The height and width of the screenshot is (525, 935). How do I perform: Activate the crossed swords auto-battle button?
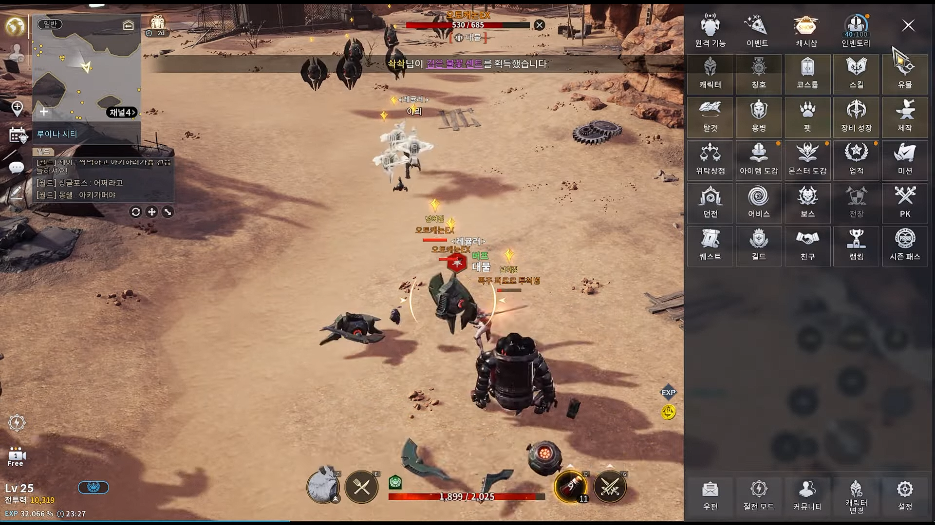(x=610, y=487)
